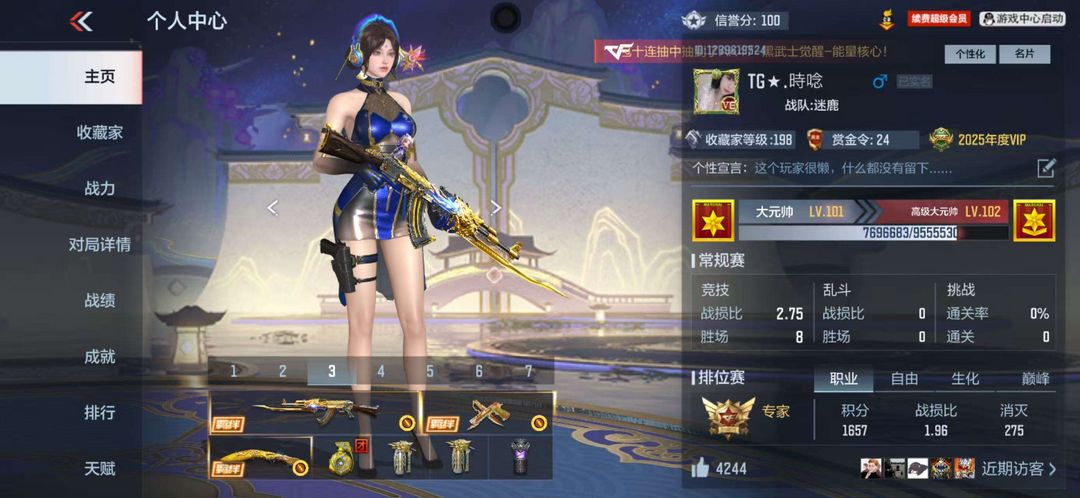Open 近期访客 recent visitors list
This screenshot has height=498, width=1080.
tap(1017, 468)
